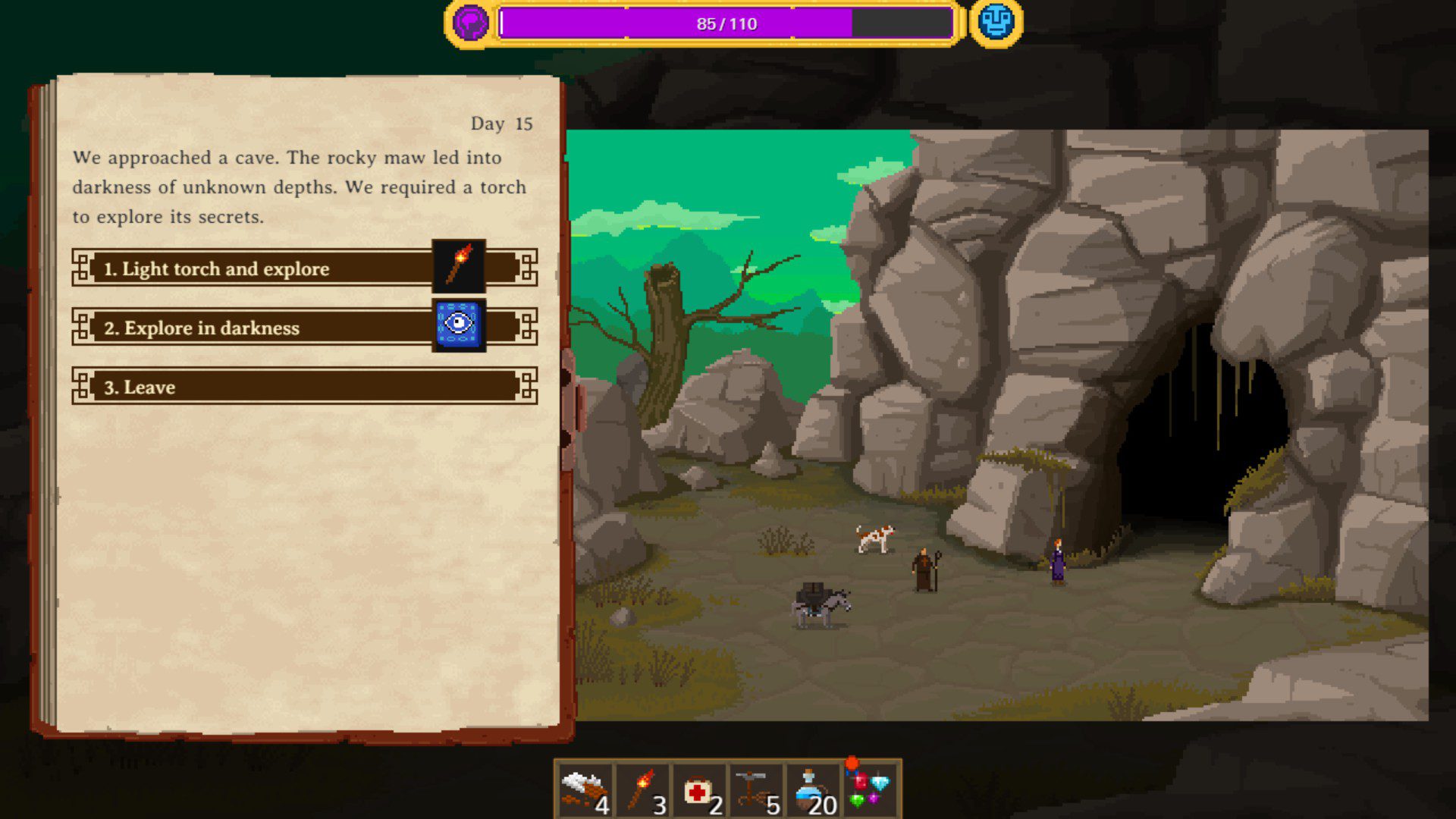
Task: Select the leftmost food supplies slot
Action: pyautogui.click(x=585, y=790)
